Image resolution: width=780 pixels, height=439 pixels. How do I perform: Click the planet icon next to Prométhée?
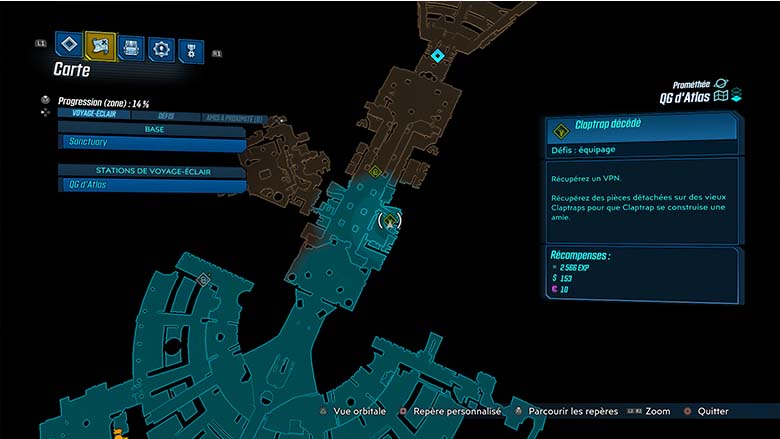click(x=721, y=84)
